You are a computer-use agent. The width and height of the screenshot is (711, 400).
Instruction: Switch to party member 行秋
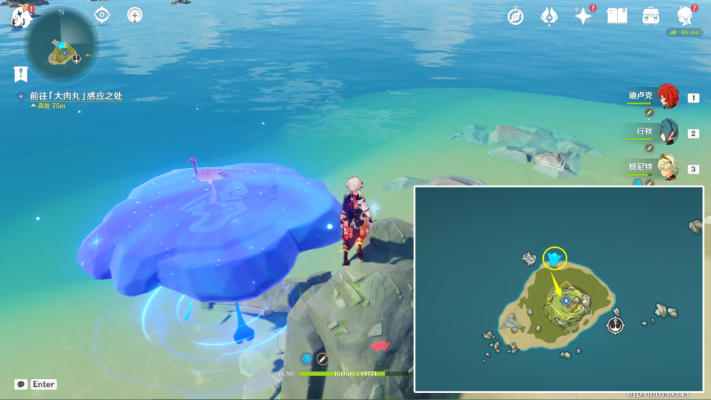pos(667,132)
